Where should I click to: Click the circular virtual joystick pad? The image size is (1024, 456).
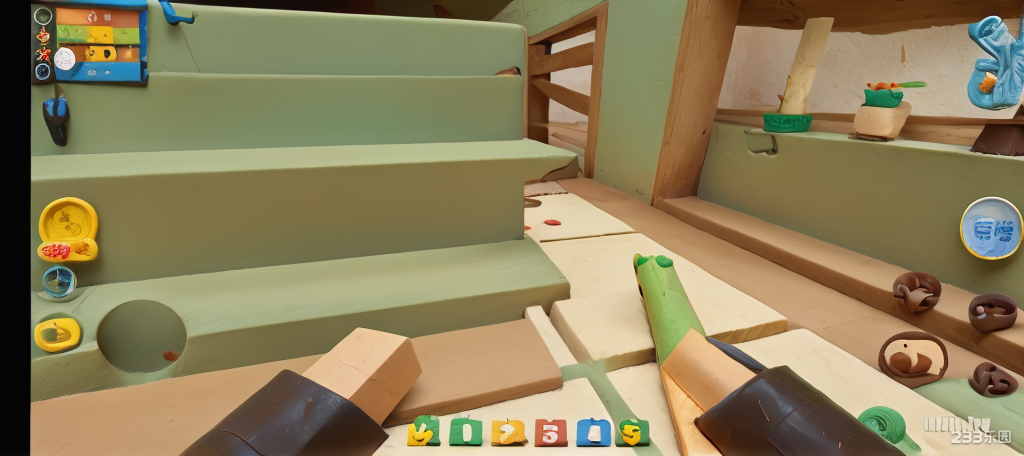141,336
